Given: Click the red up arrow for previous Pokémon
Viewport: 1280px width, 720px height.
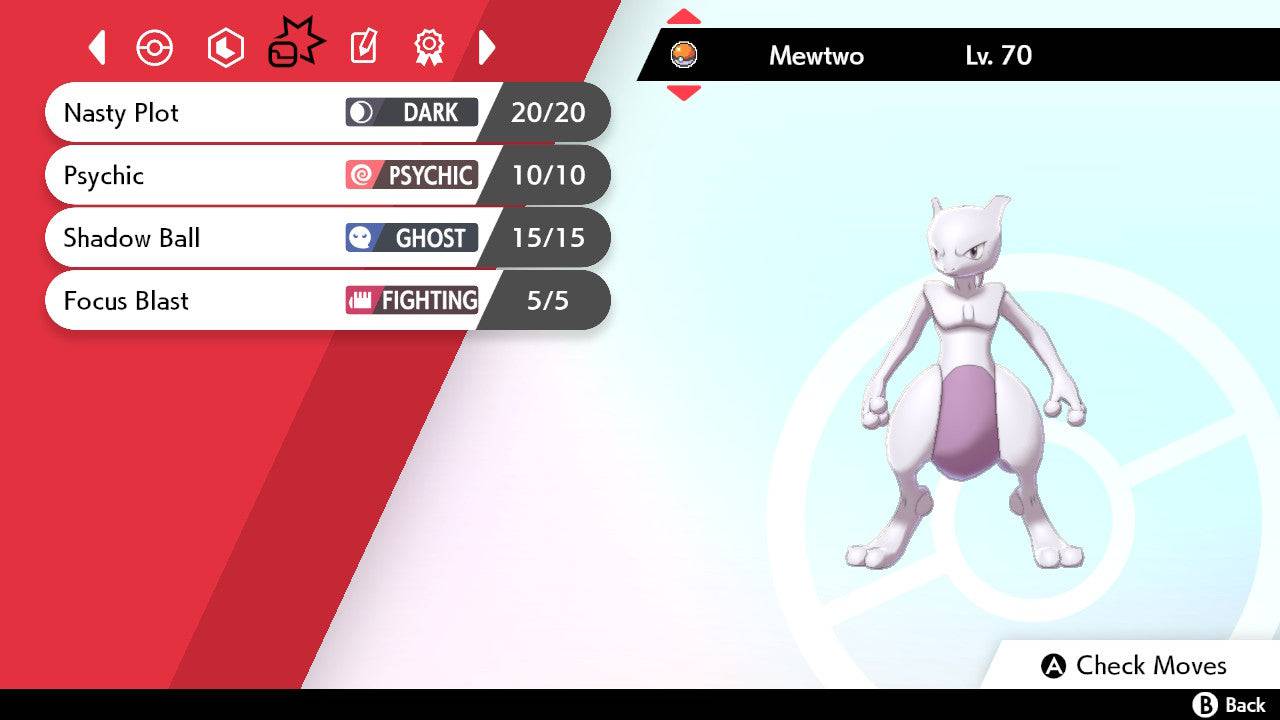Looking at the screenshot, I should [x=684, y=15].
